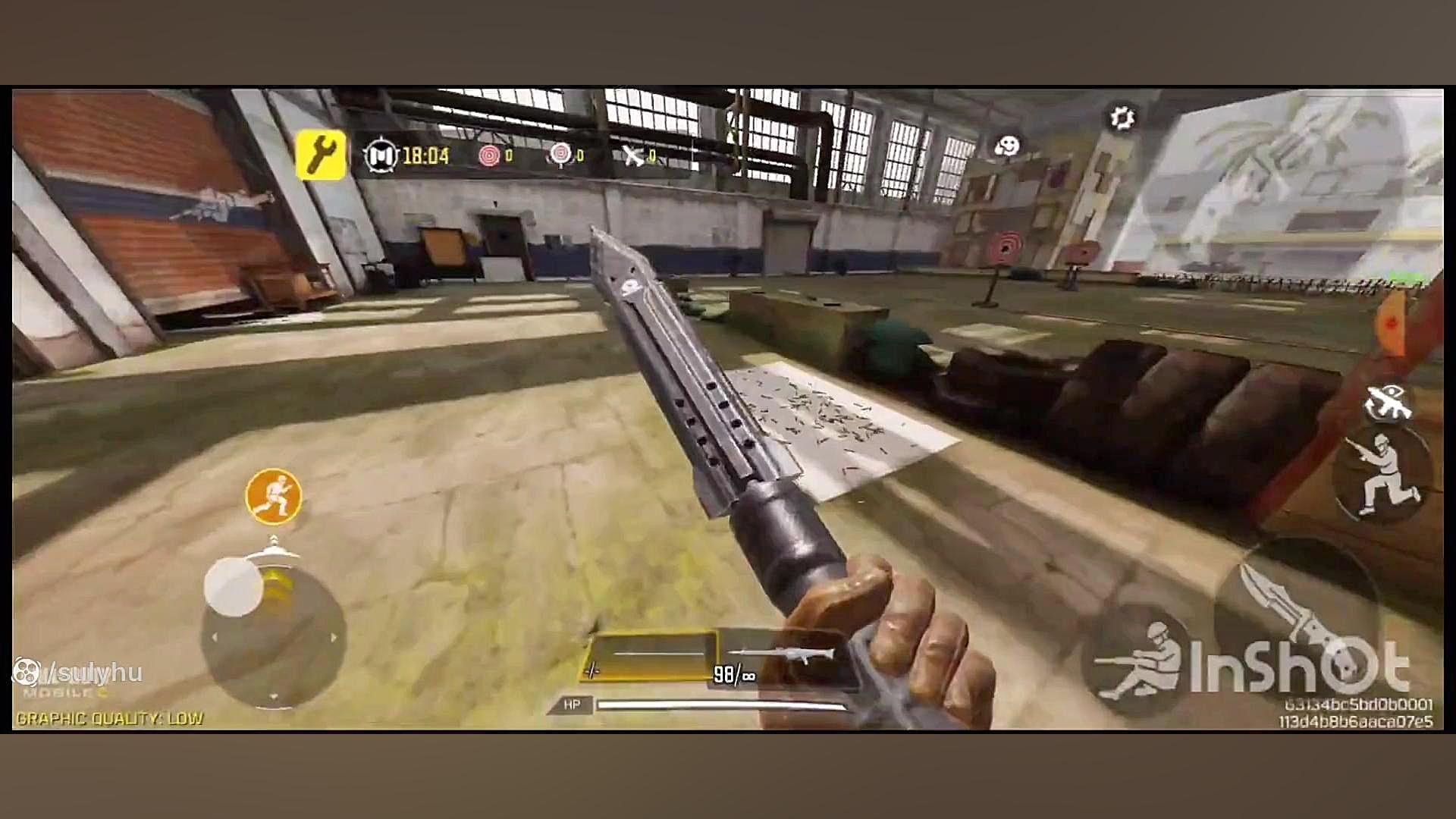Select the highlighted knife weapon slot
This screenshot has height=819, width=1456.
pos(649,656)
